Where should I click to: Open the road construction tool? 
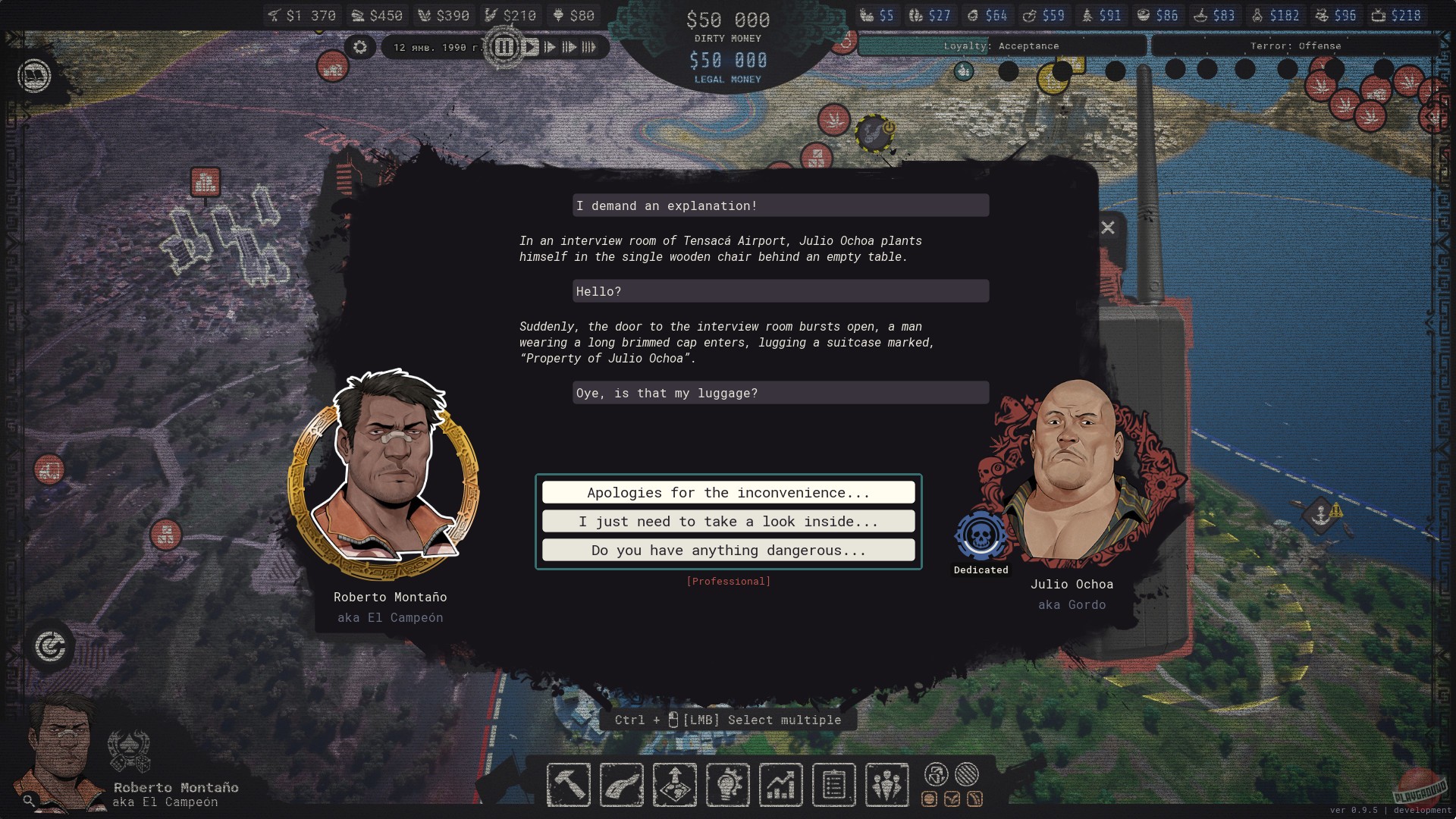[622, 785]
